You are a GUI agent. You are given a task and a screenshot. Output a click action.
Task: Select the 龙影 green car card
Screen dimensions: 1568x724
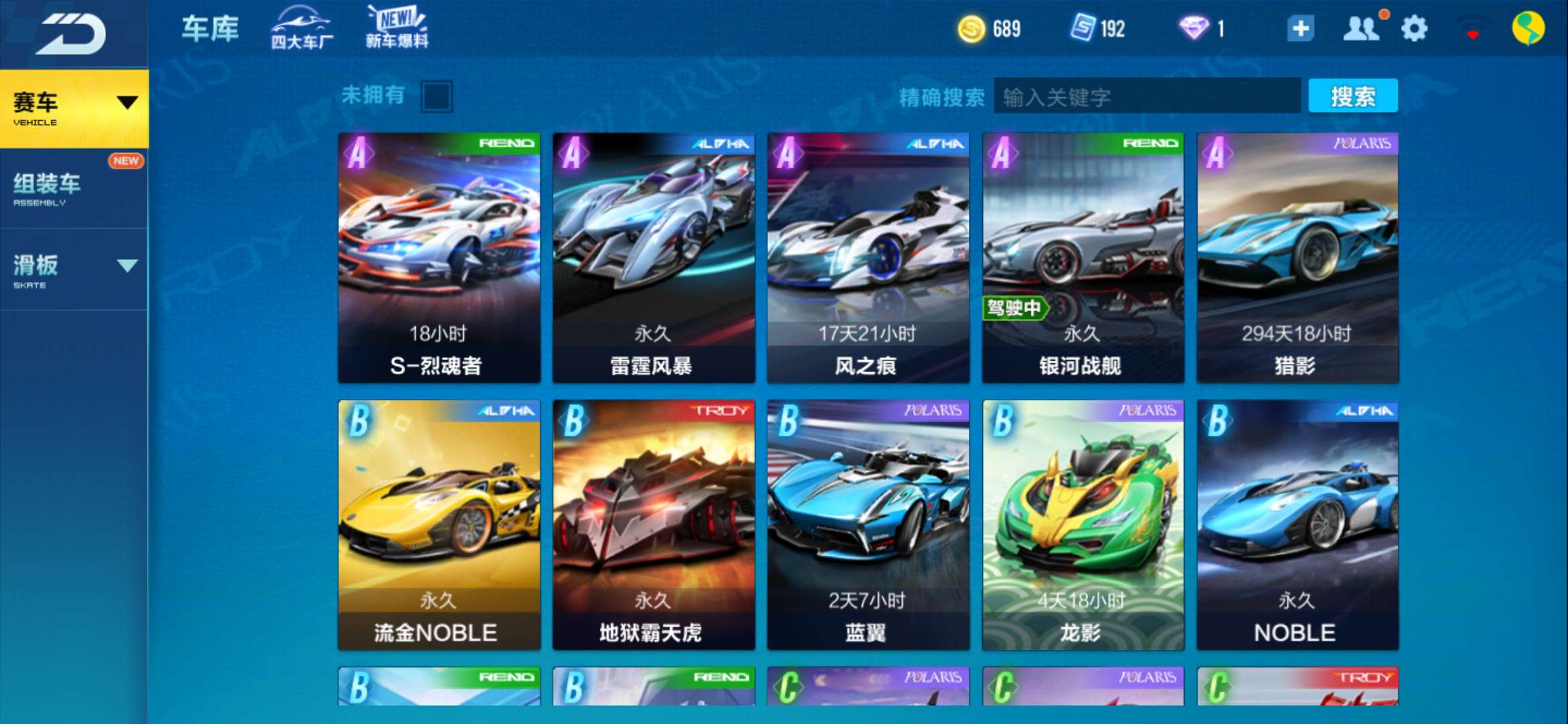[x=1083, y=524]
